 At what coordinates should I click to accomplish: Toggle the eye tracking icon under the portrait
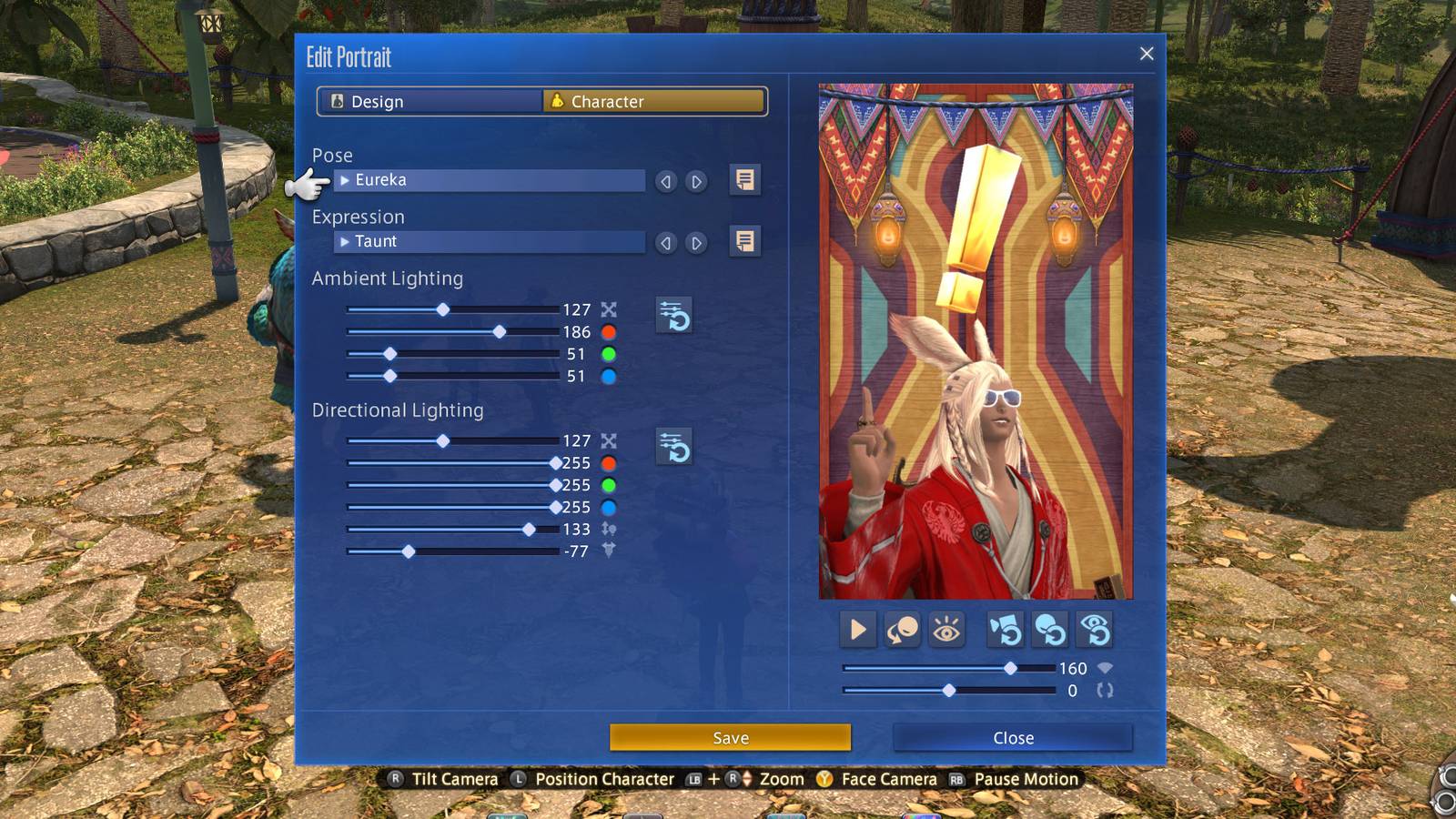point(946,630)
